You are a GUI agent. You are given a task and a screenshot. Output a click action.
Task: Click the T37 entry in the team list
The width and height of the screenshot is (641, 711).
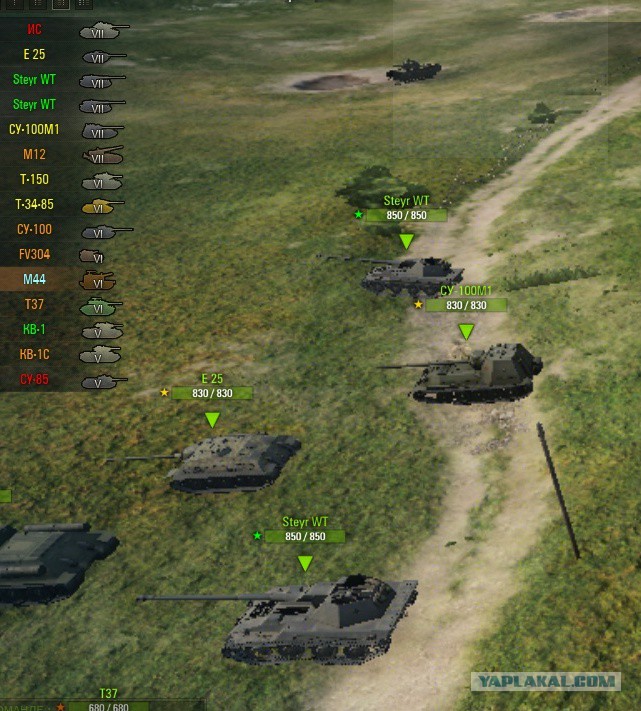pyautogui.click(x=35, y=305)
